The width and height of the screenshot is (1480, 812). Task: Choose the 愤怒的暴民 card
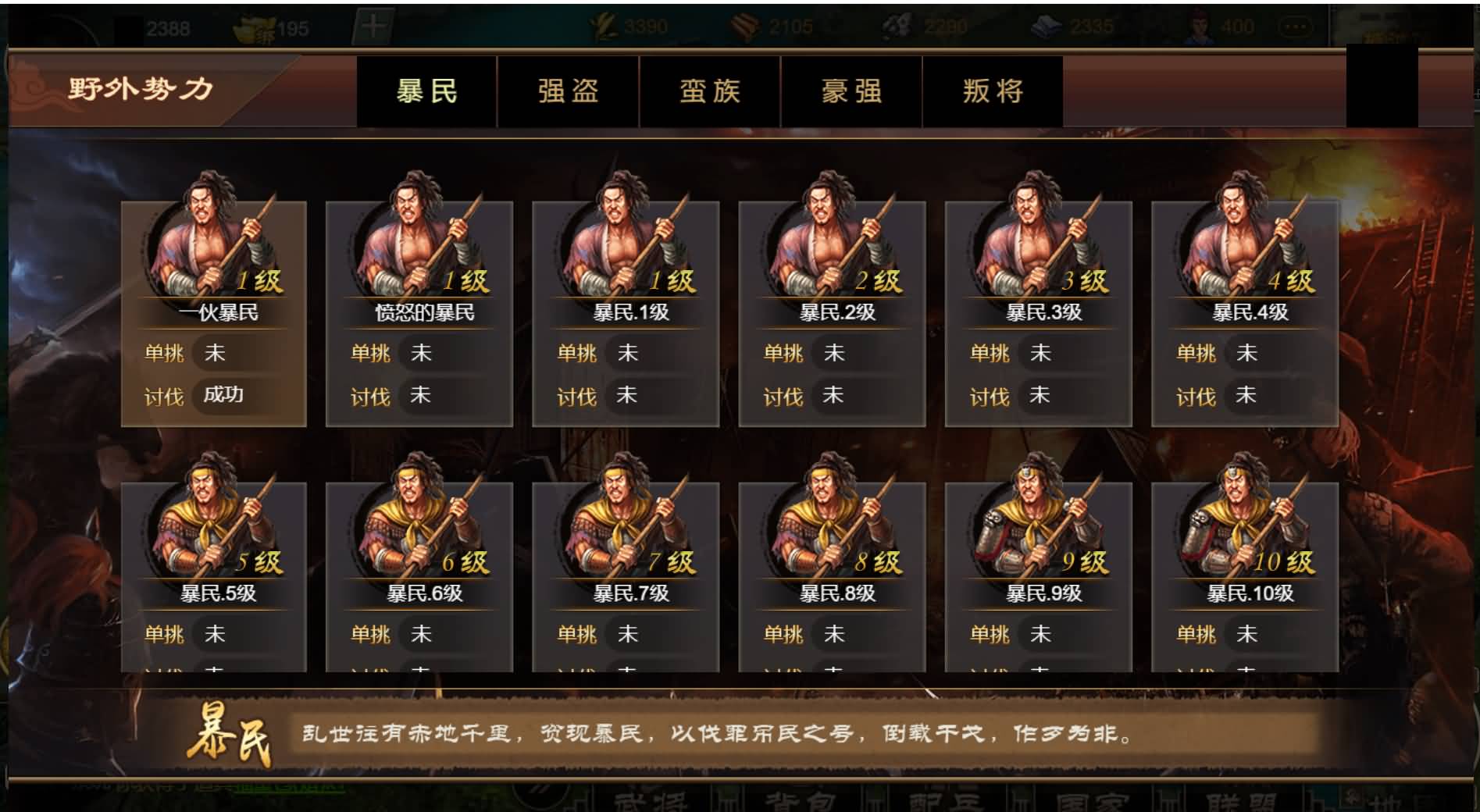pos(419,312)
